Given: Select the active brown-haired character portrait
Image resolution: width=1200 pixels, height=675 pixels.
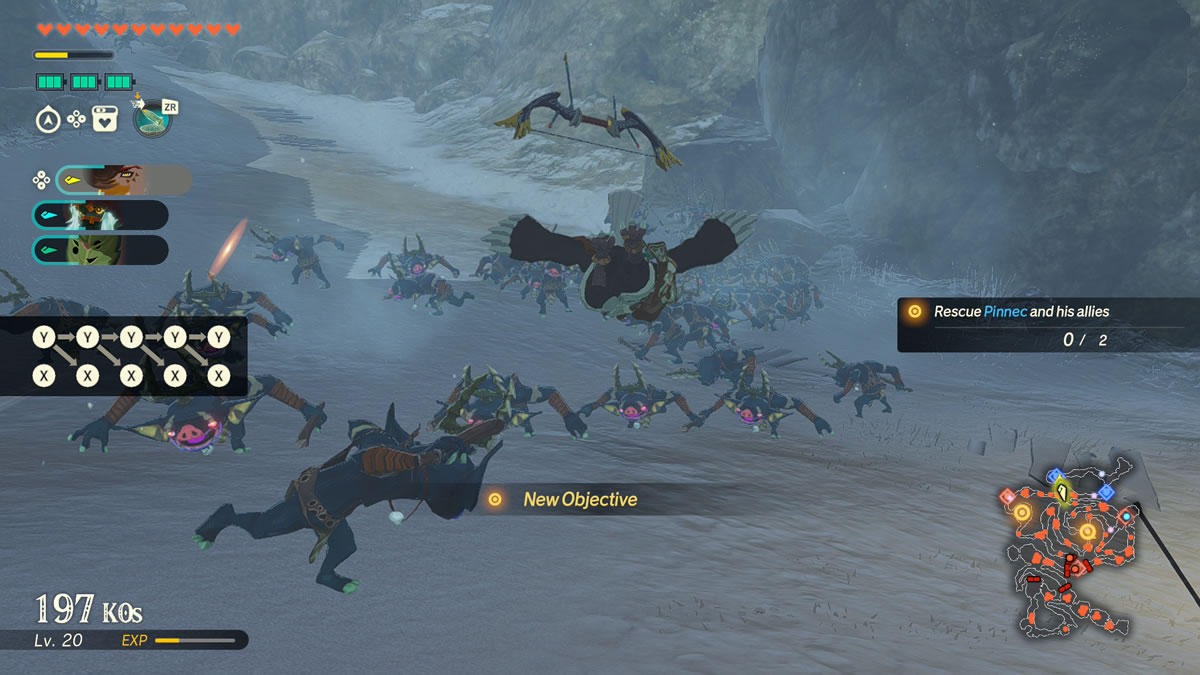Looking at the screenshot, I should point(123,180).
